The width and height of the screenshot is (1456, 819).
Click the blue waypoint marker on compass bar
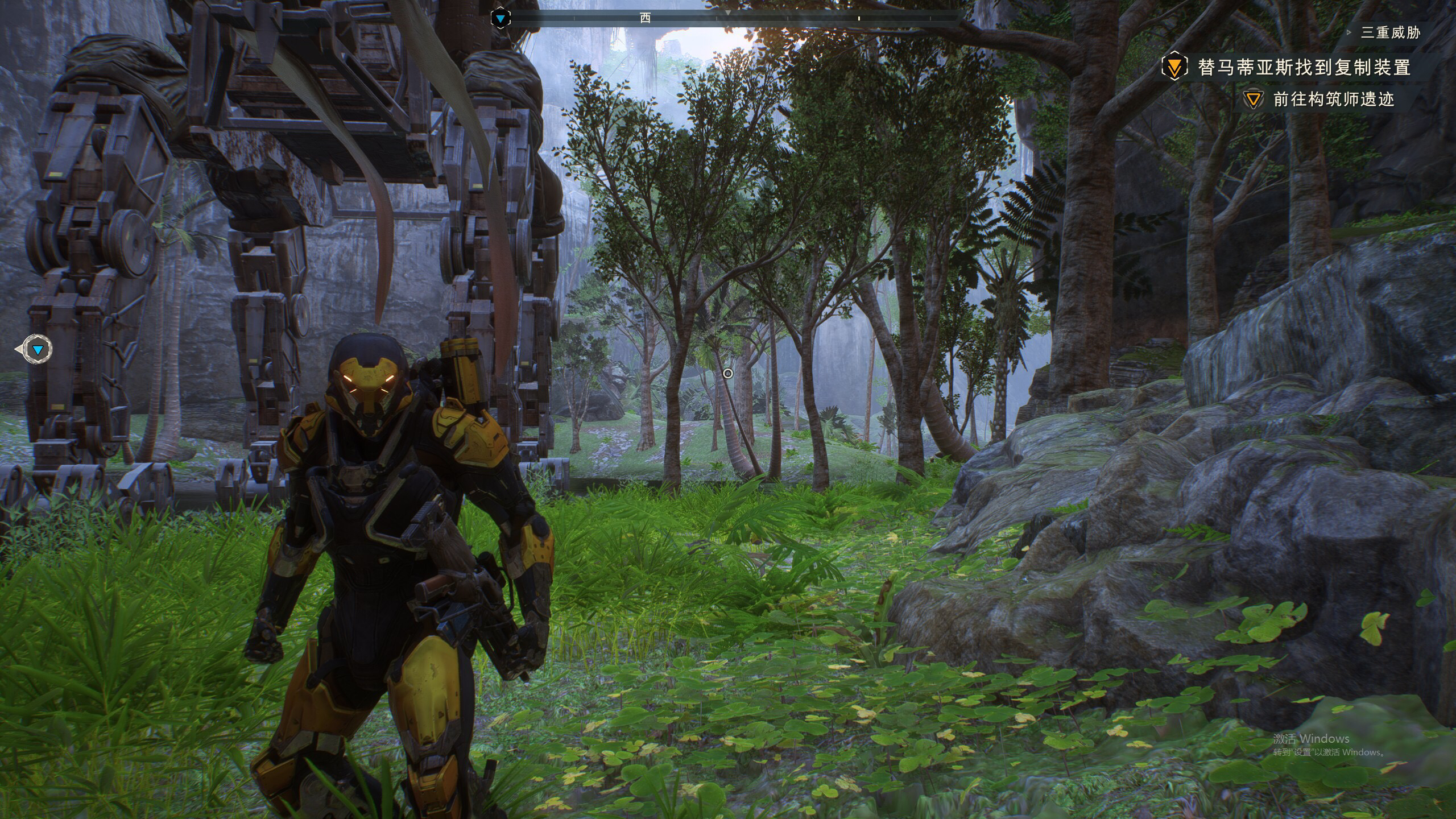click(x=500, y=19)
